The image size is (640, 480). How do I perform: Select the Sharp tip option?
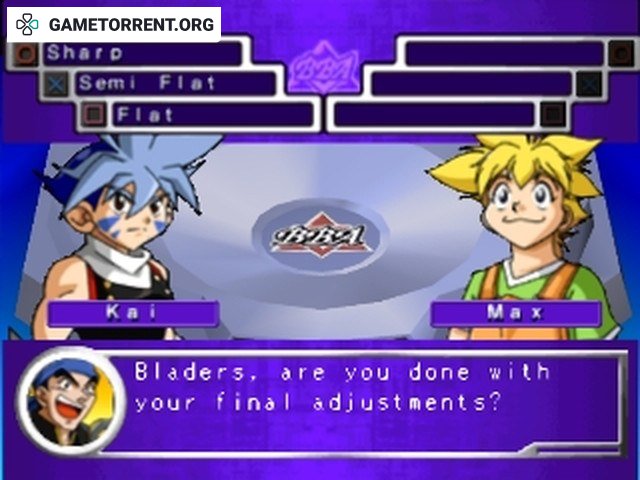pyautogui.click(x=140, y=53)
